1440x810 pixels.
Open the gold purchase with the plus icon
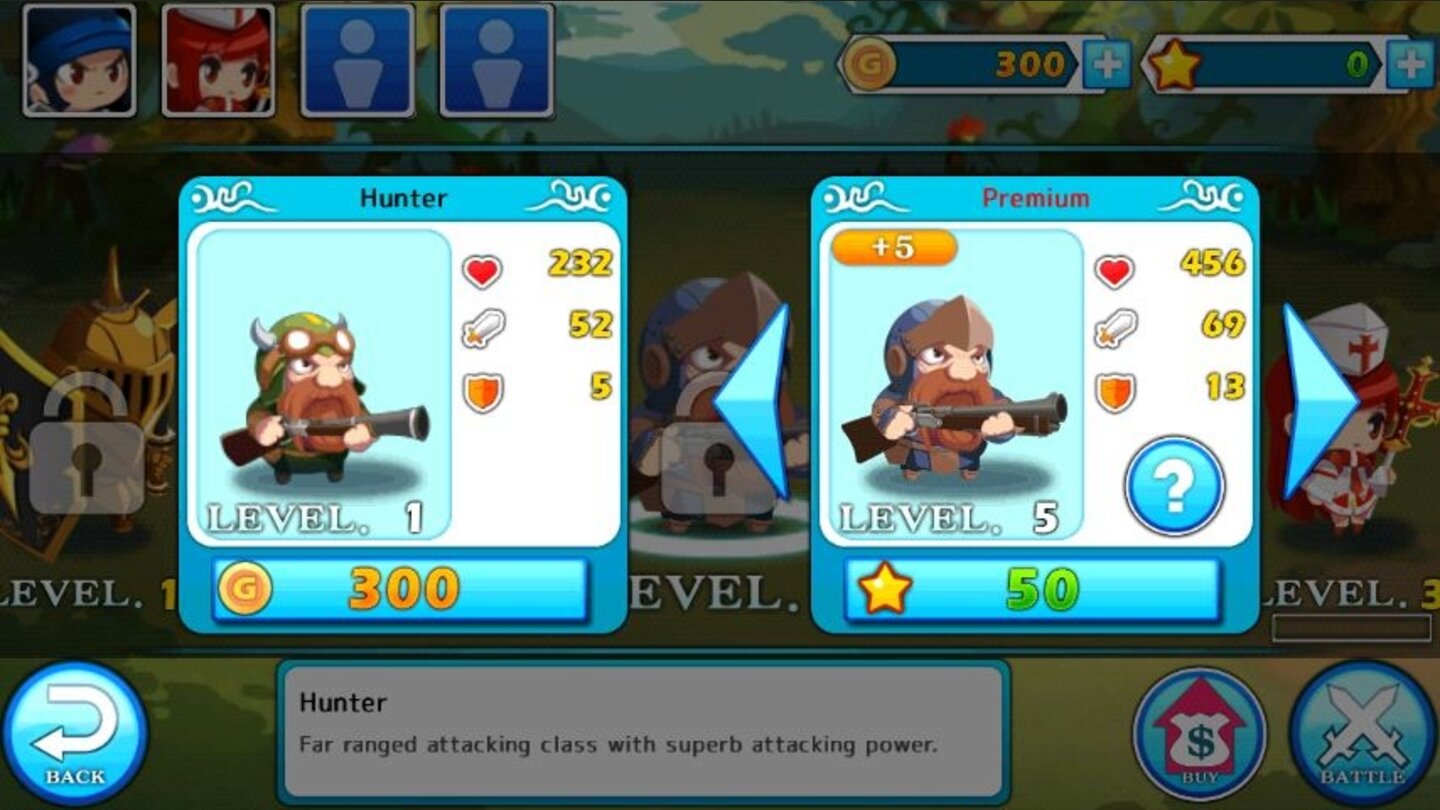coord(1107,62)
